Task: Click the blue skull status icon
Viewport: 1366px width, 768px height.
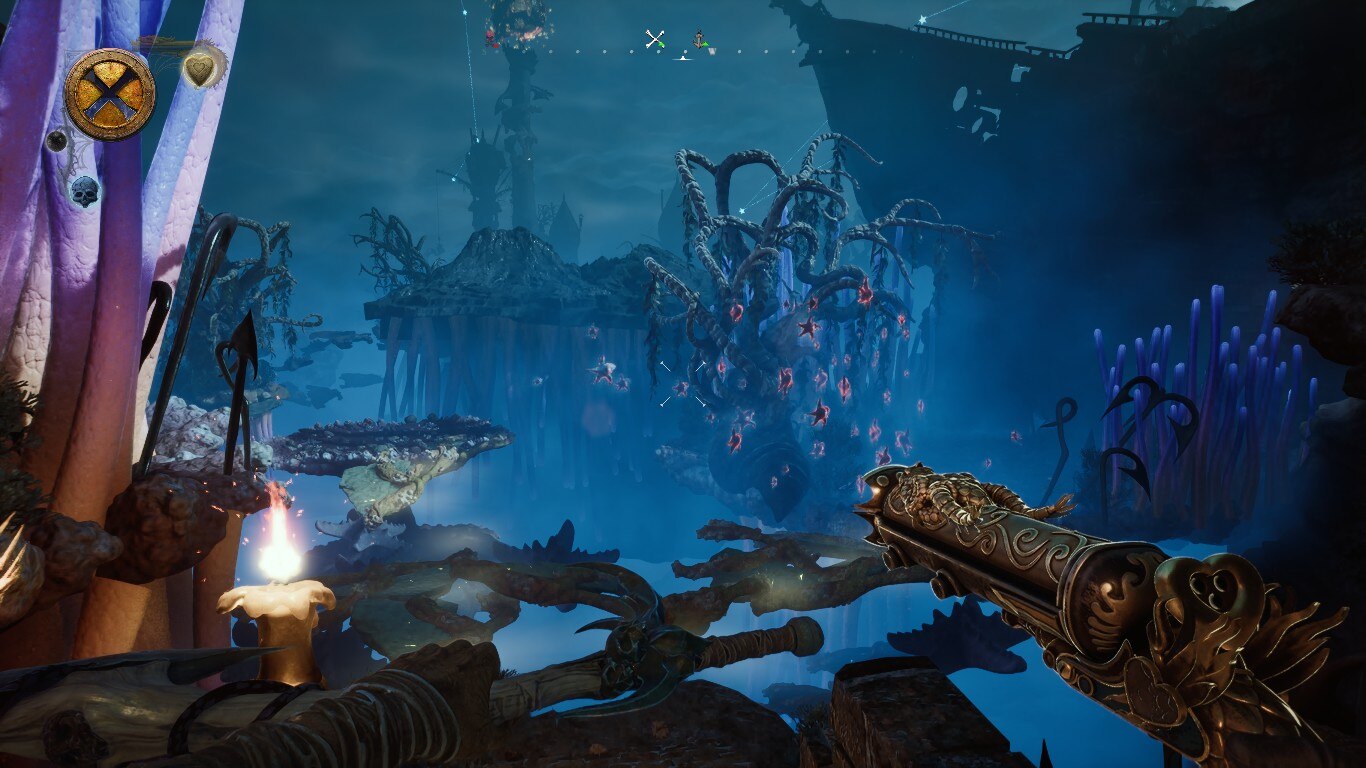Action: [85, 190]
